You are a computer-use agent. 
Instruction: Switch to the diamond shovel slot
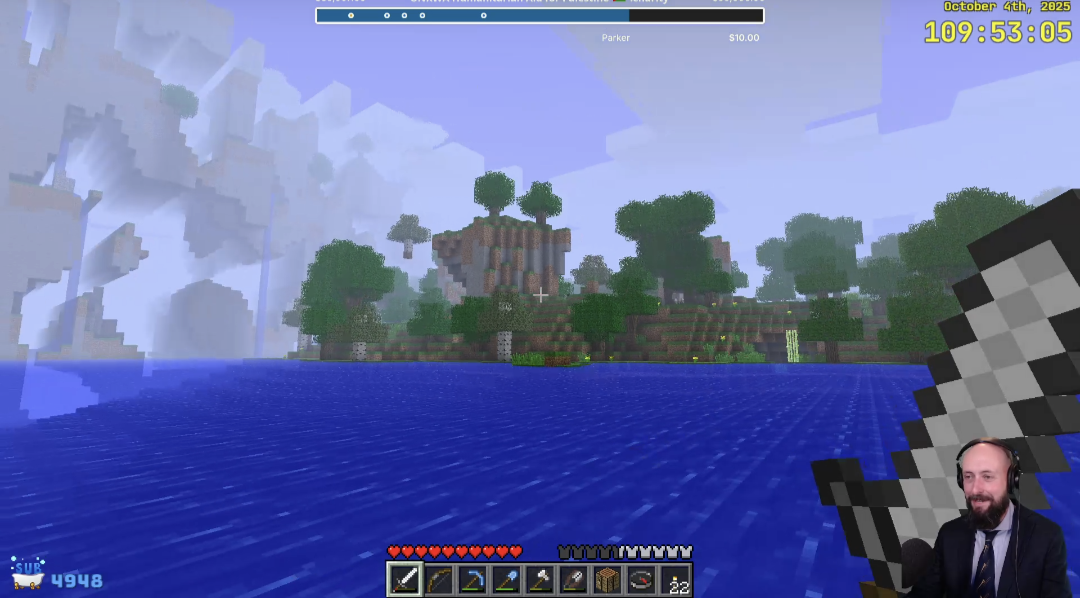pos(507,580)
